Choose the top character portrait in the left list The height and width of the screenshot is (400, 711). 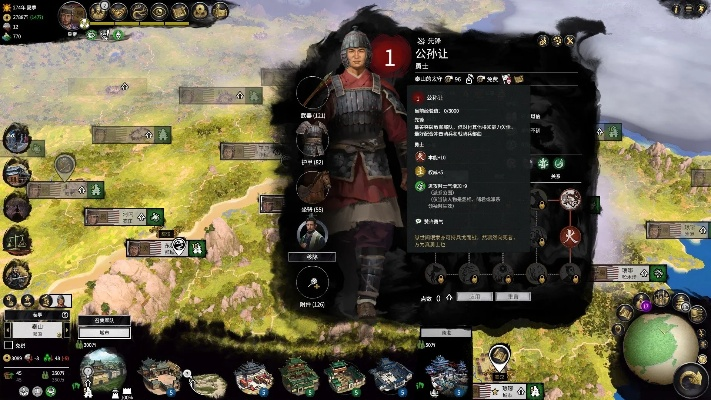click(x=15, y=139)
